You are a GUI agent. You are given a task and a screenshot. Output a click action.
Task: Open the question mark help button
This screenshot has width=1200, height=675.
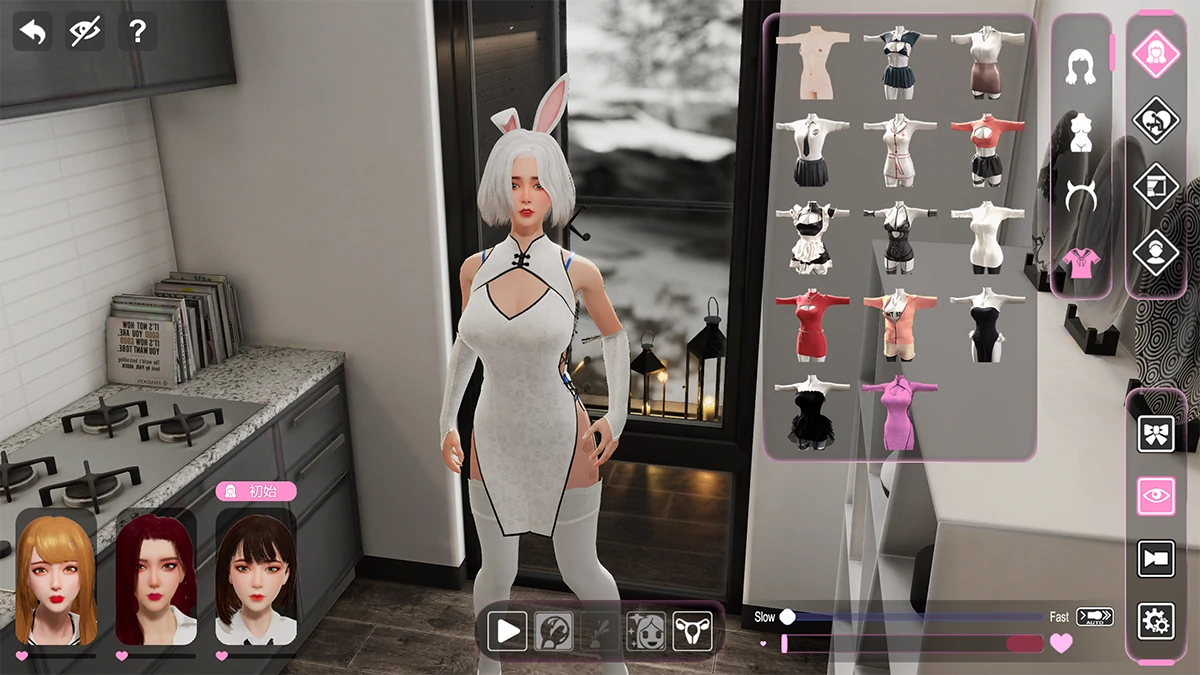click(137, 32)
